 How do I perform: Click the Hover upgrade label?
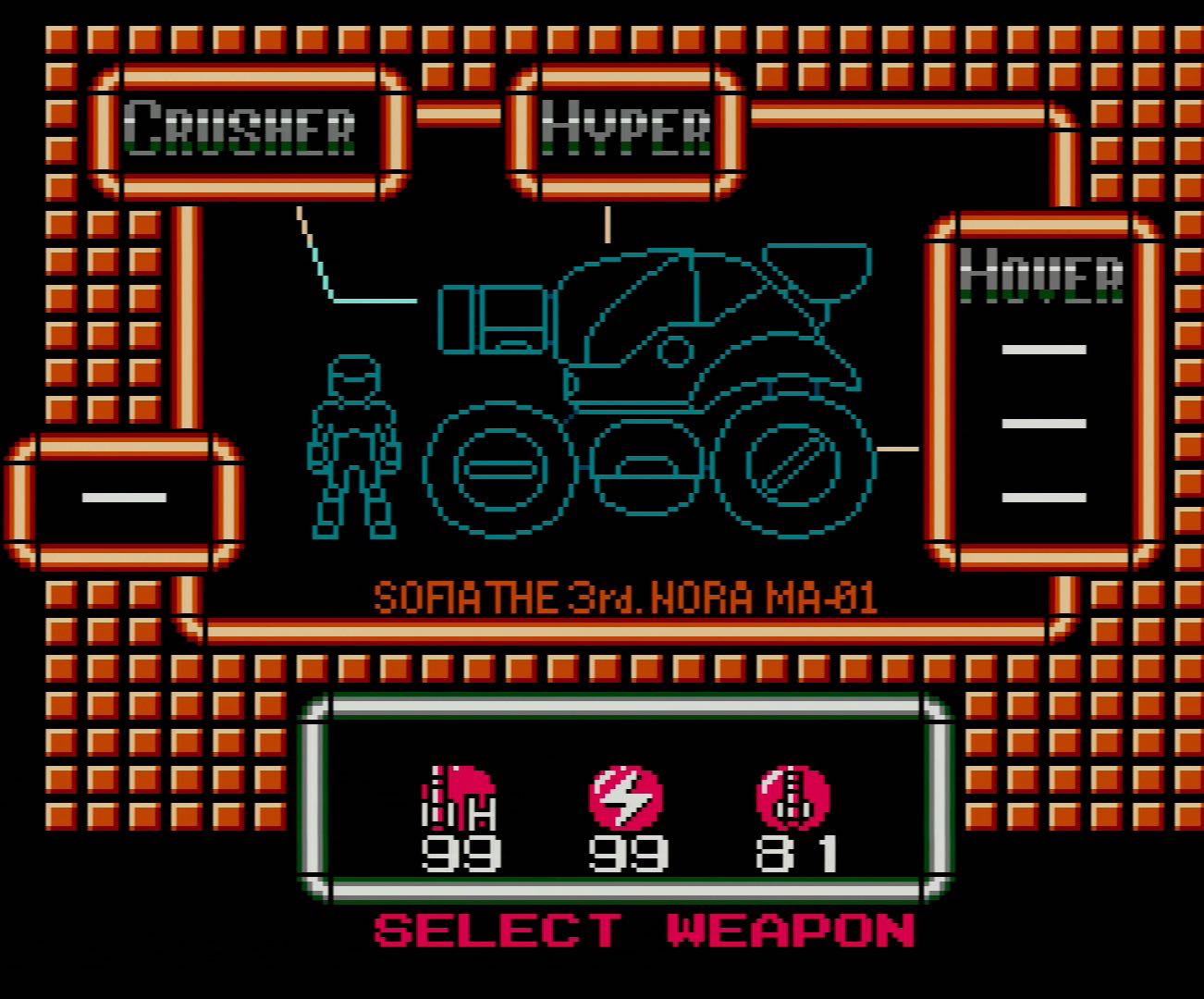1042,275
